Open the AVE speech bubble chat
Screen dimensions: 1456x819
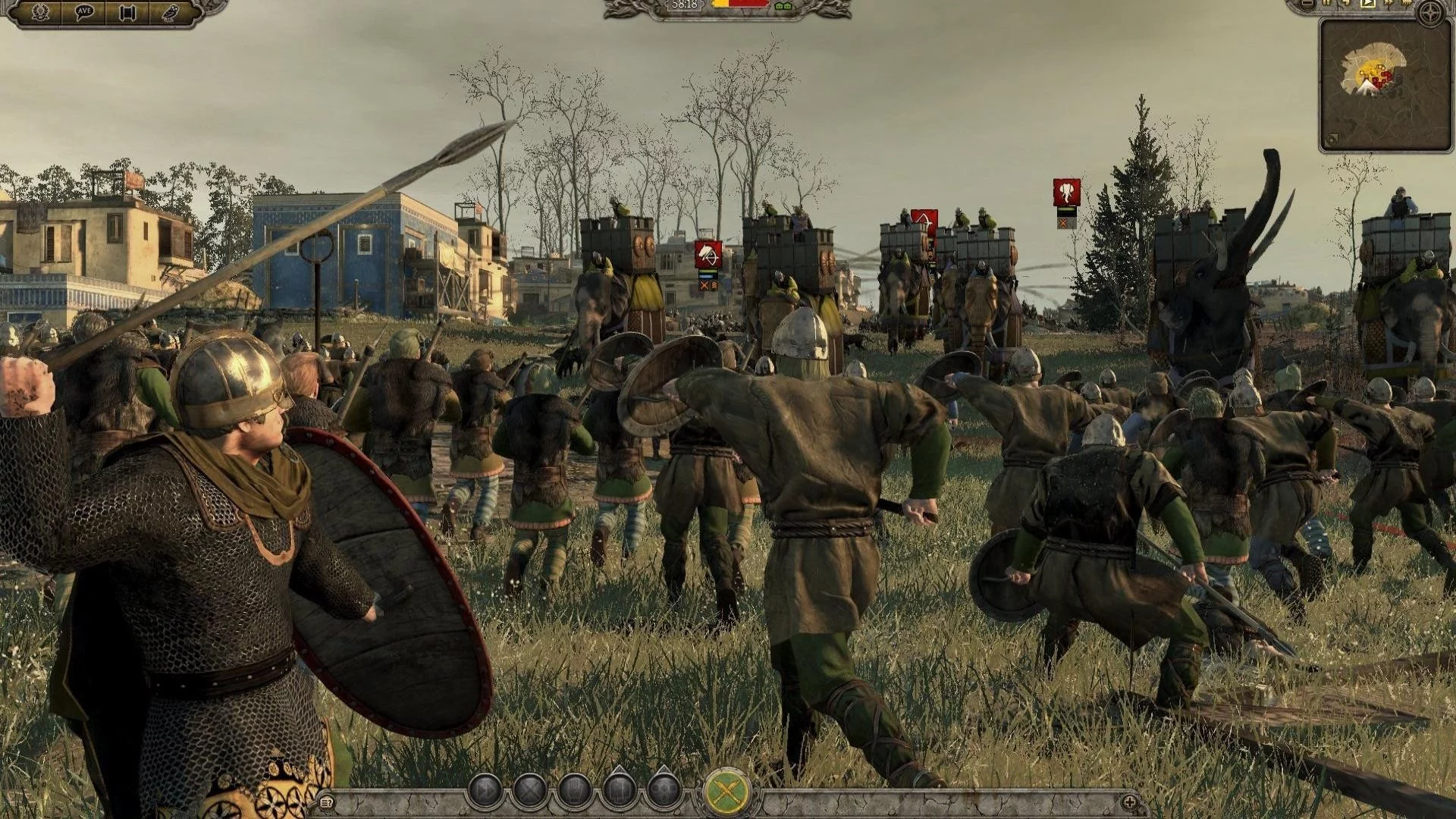tap(83, 13)
